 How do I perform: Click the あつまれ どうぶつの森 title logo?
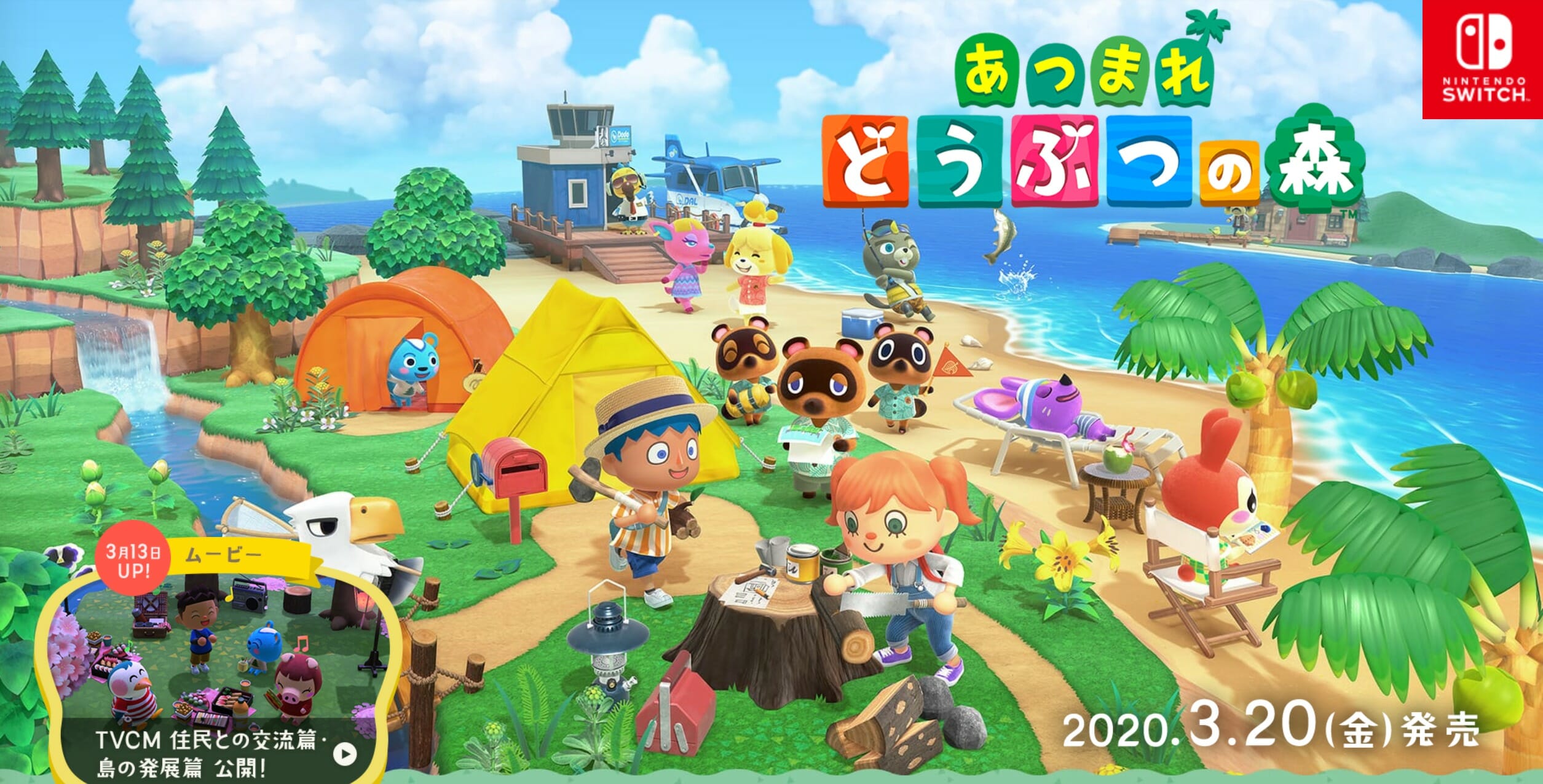click(x=1094, y=129)
